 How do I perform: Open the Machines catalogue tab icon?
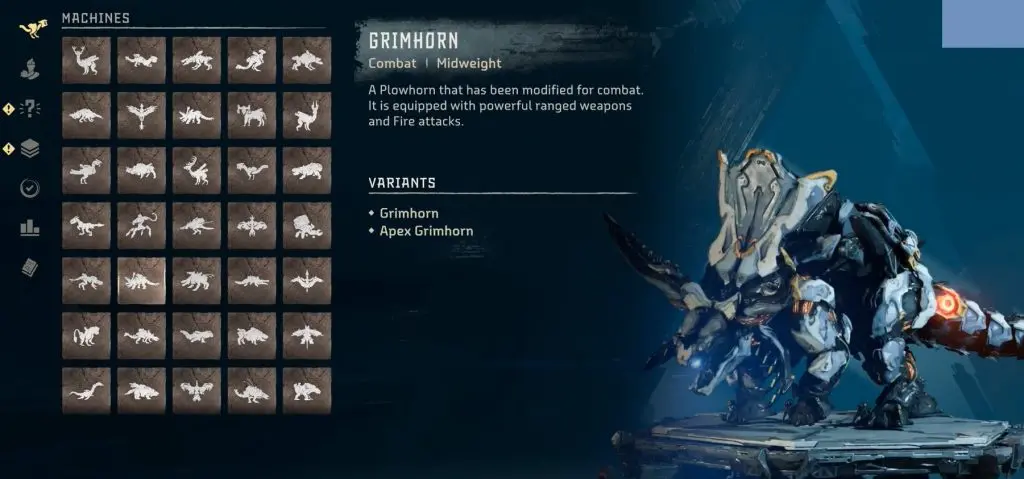(30, 27)
